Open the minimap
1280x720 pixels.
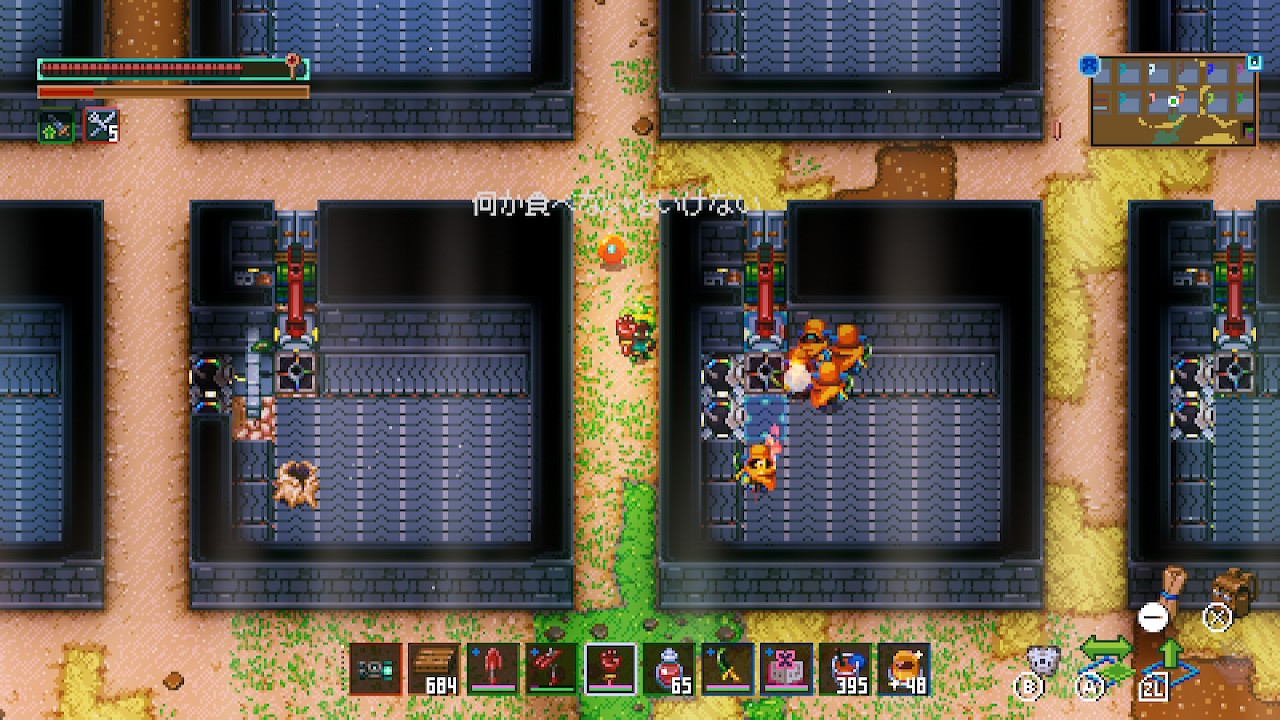pyautogui.click(x=1172, y=101)
